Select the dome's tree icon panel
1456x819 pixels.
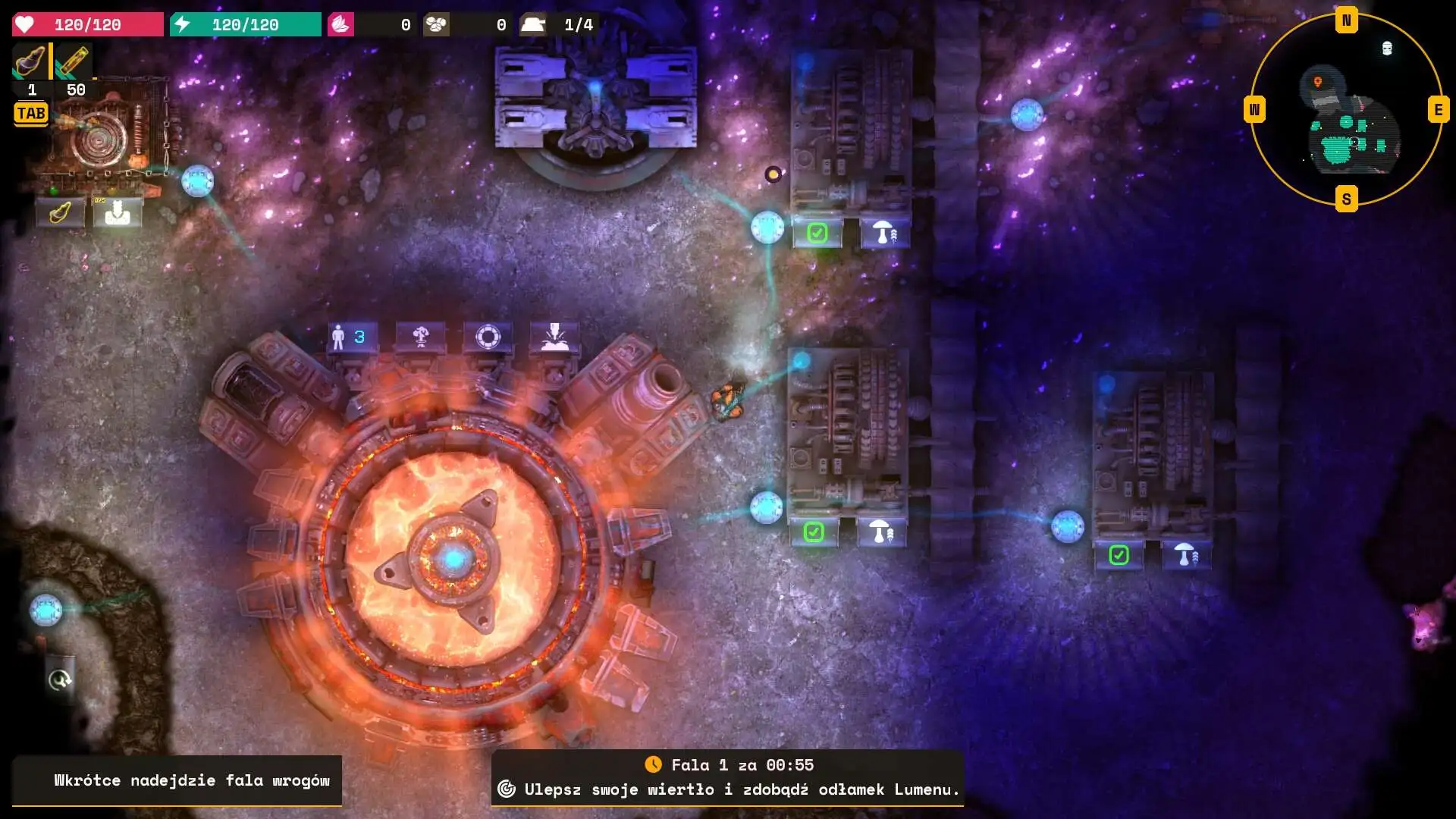click(421, 337)
